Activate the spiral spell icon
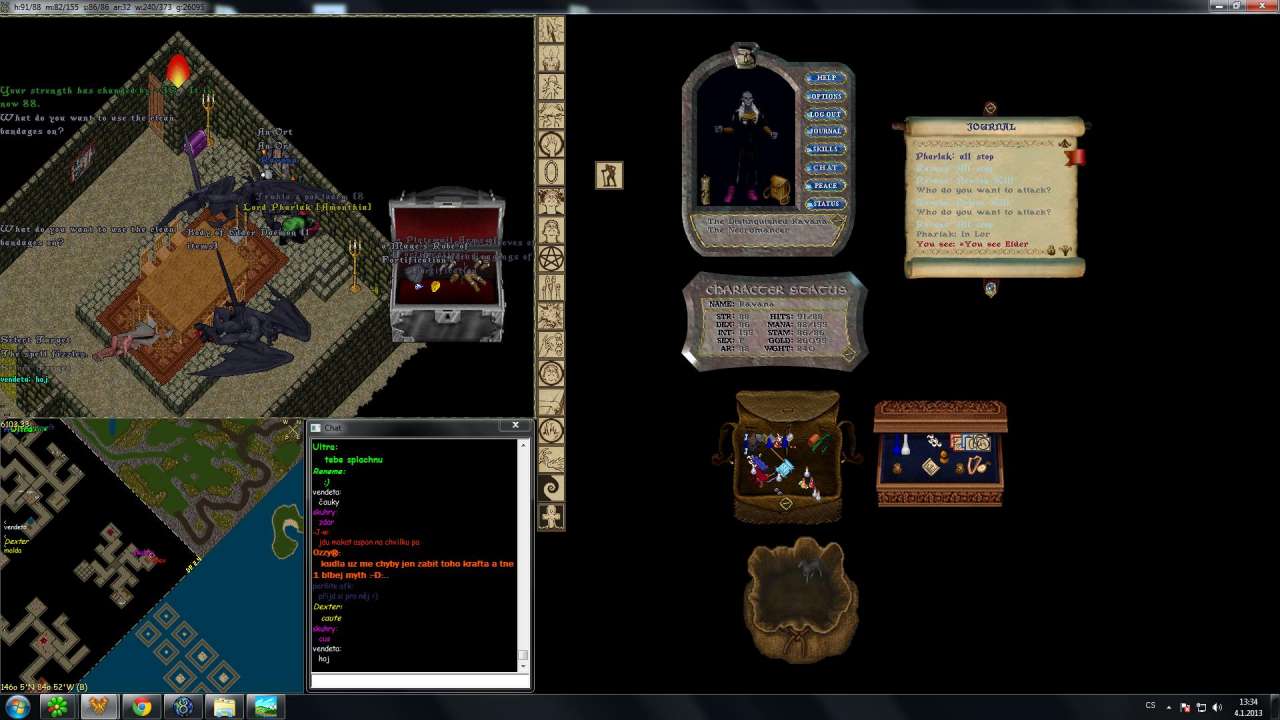 coord(551,488)
